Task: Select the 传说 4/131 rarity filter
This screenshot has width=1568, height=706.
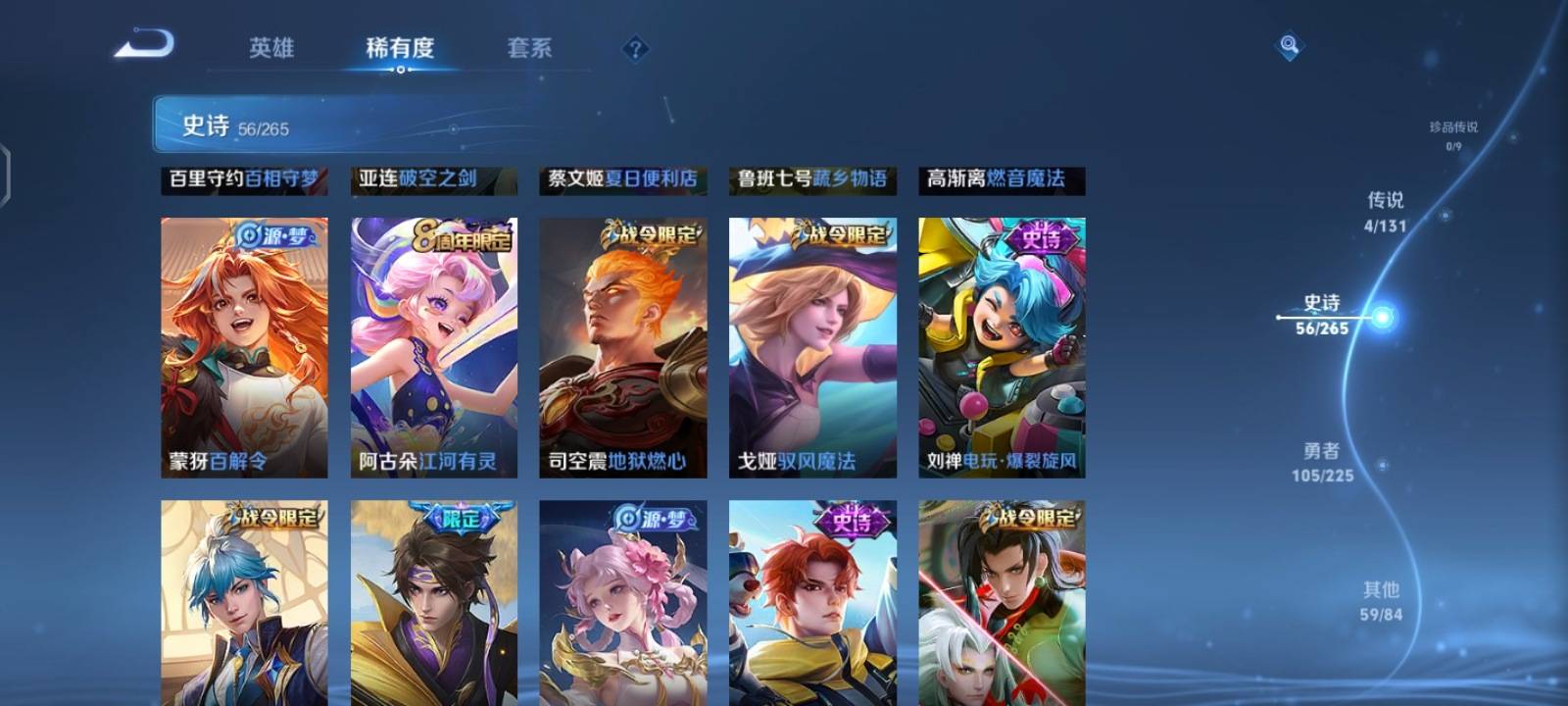Action: [1386, 212]
